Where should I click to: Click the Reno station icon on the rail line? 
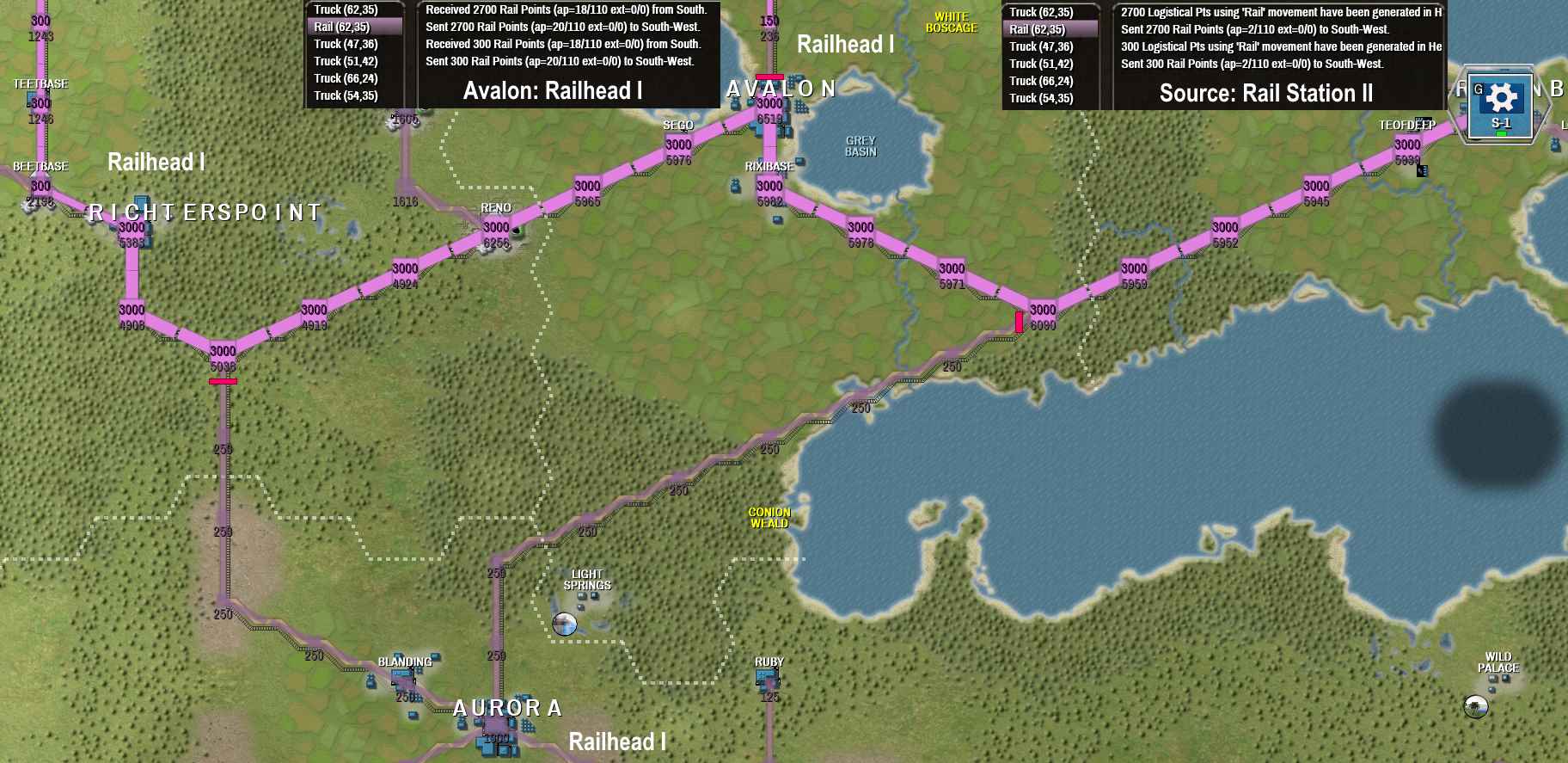517,231
